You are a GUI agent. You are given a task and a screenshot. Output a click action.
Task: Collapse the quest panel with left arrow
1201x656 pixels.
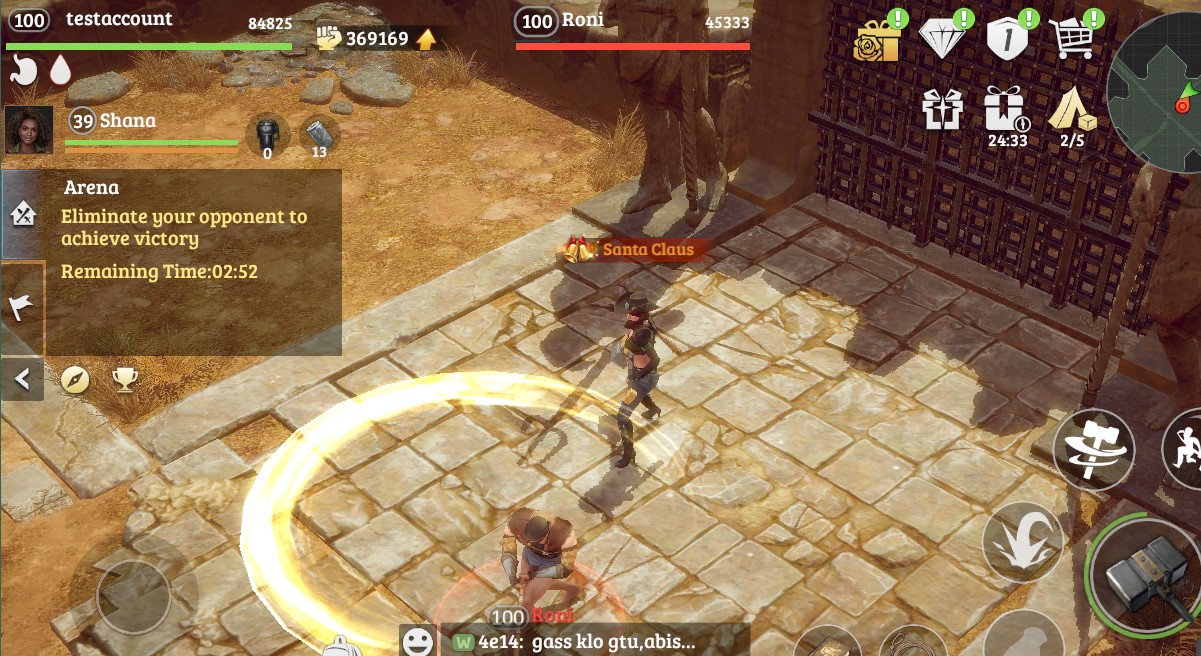22,380
